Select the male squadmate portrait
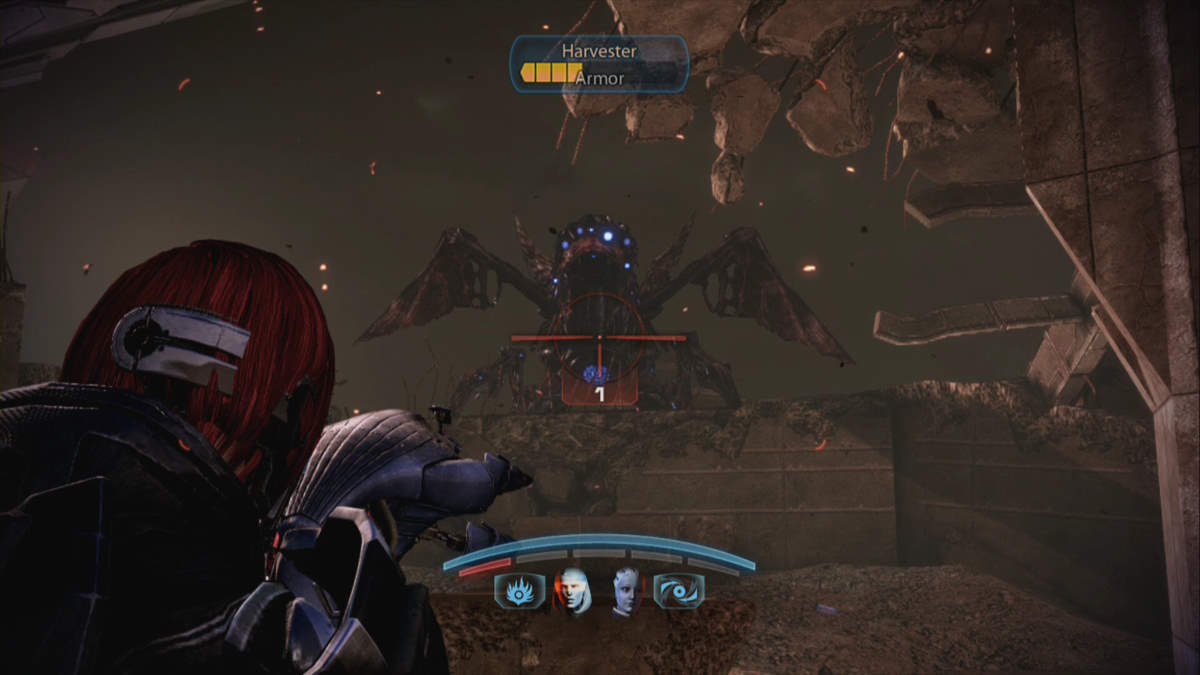The width and height of the screenshot is (1200, 675). pyautogui.click(x=572, y=591)
